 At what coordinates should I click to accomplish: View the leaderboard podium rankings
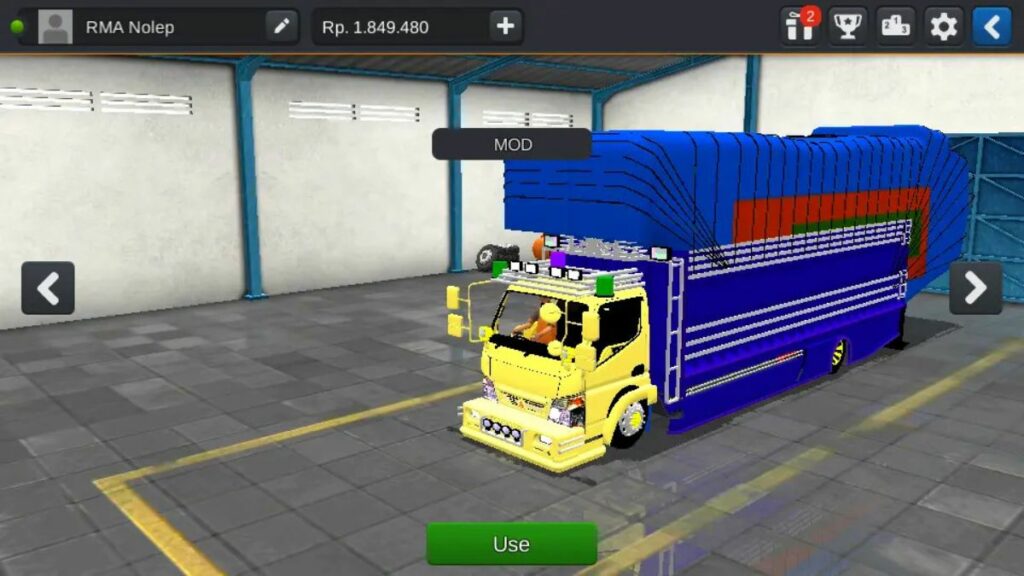896,26
